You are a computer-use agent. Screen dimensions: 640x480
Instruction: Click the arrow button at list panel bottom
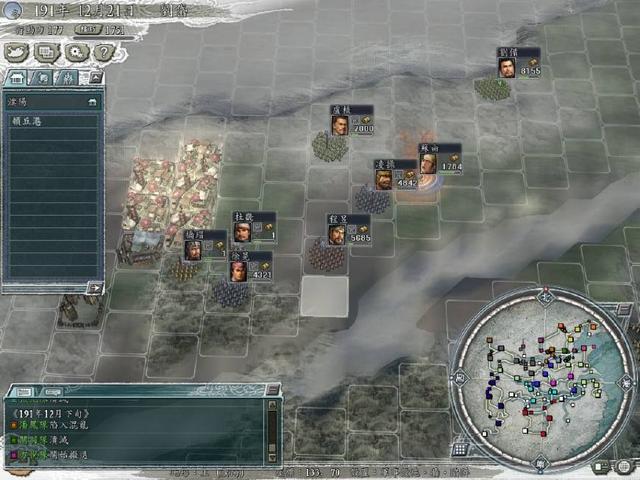click(94, 287)
